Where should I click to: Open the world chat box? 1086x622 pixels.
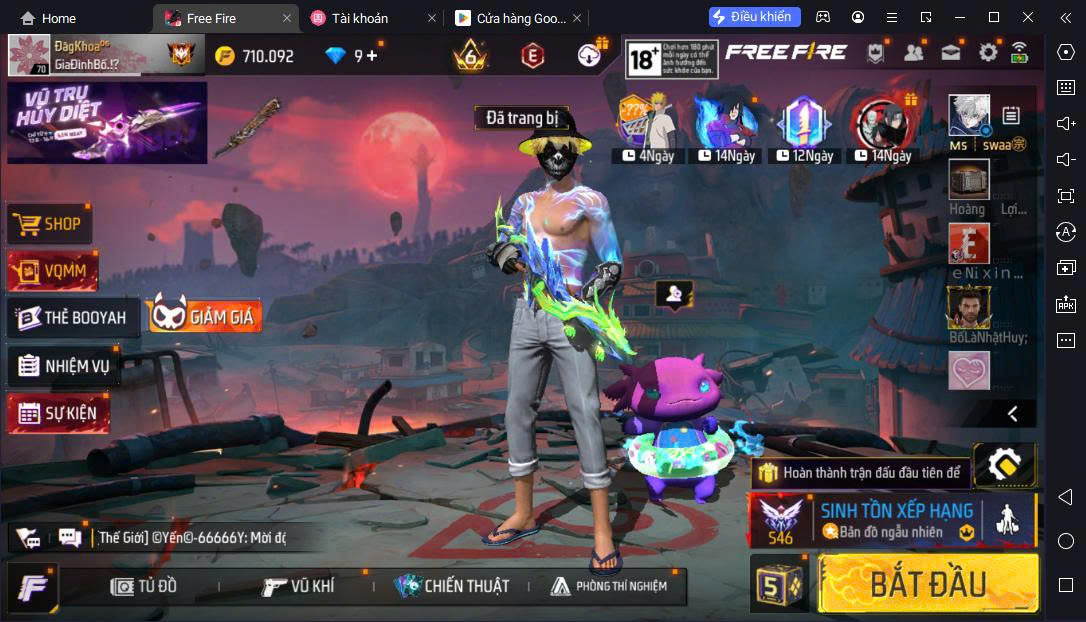coord(190,537)
